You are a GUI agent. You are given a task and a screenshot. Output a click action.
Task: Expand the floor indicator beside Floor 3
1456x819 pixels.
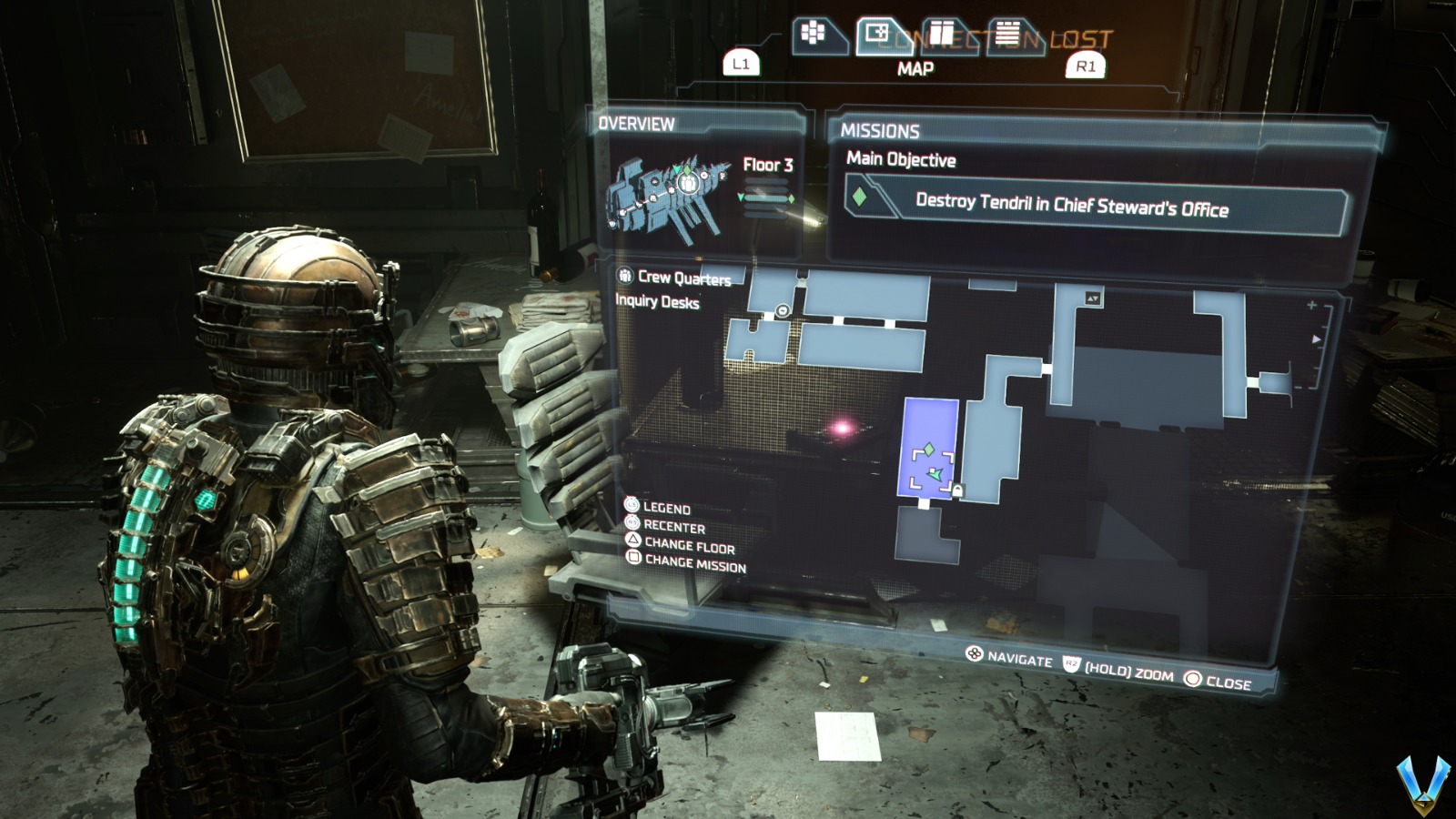(x=766, y=197)
